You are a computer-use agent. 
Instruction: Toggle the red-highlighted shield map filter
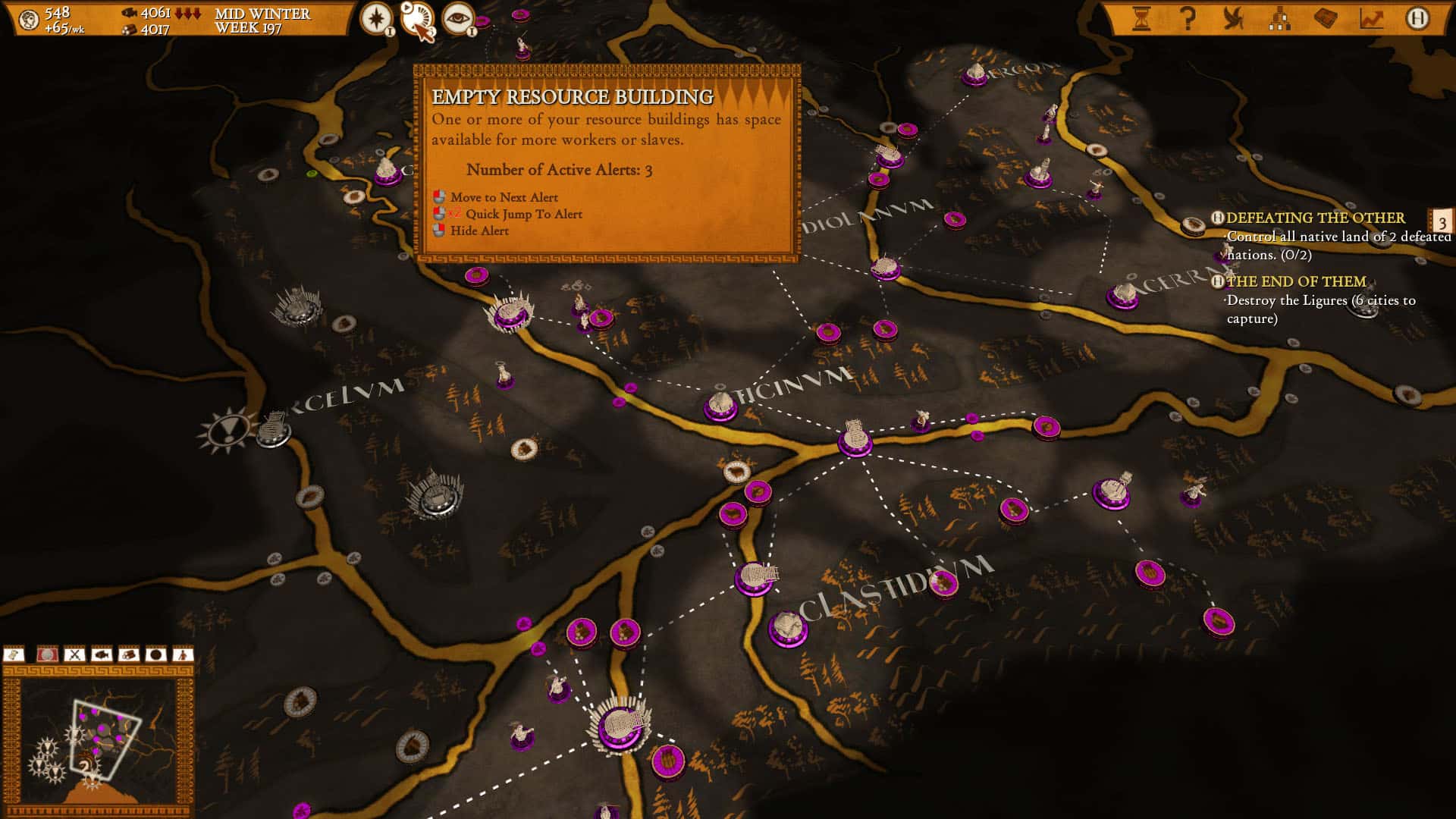tap(47, 654)
